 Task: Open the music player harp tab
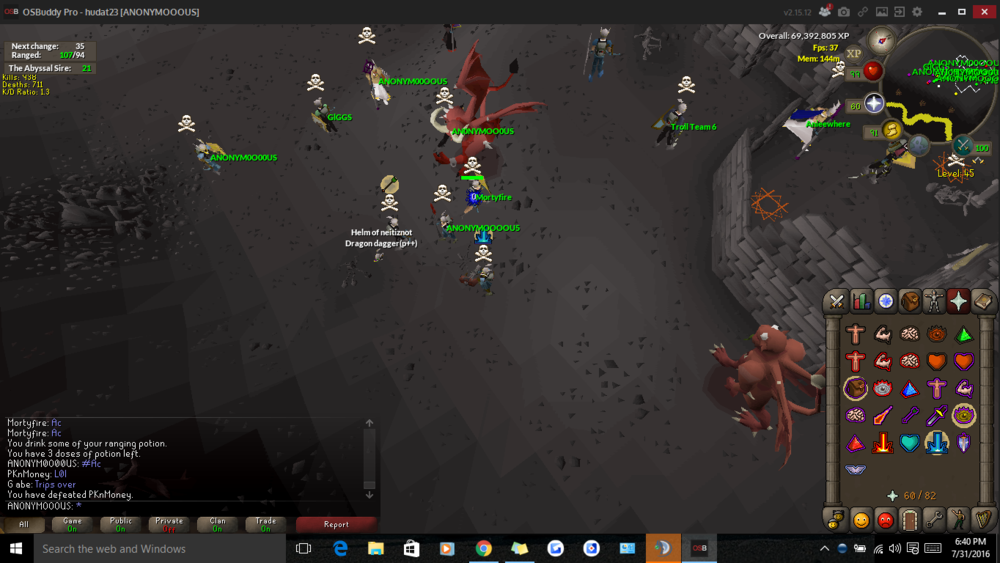pyautogui.click(x=983, y=520)
